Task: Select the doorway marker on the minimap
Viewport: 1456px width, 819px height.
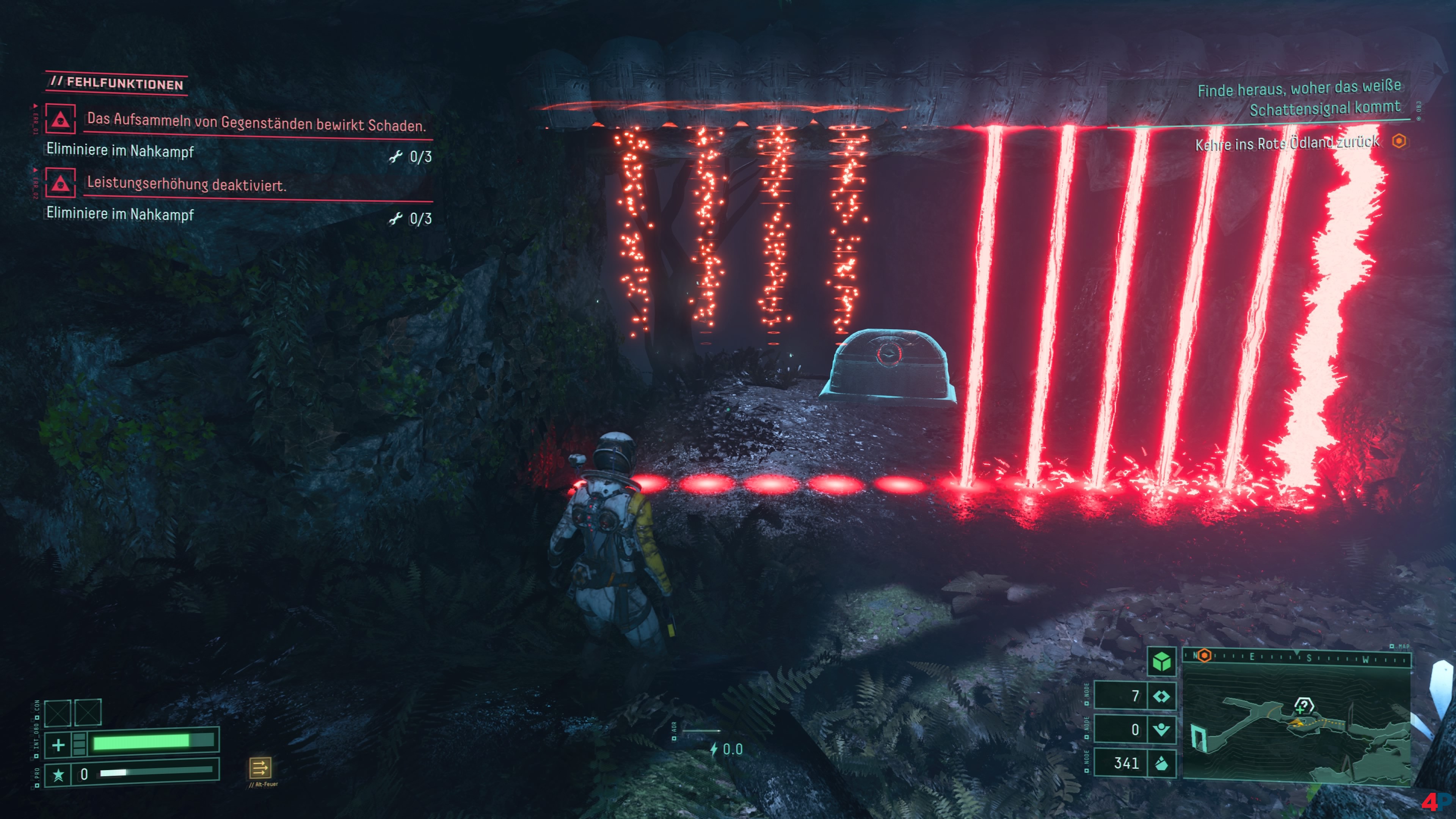Action: 1199,738
